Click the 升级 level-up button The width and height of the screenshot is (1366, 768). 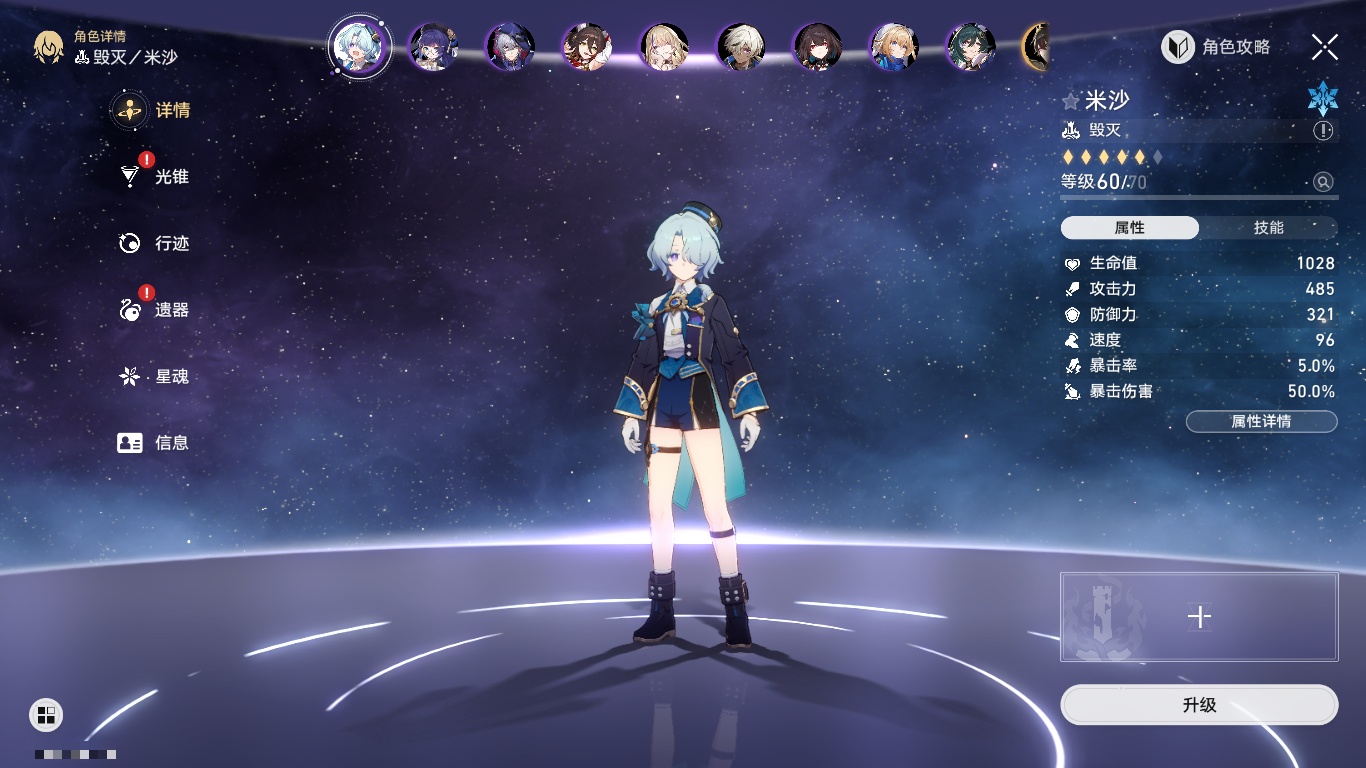tap(1199, 705)
